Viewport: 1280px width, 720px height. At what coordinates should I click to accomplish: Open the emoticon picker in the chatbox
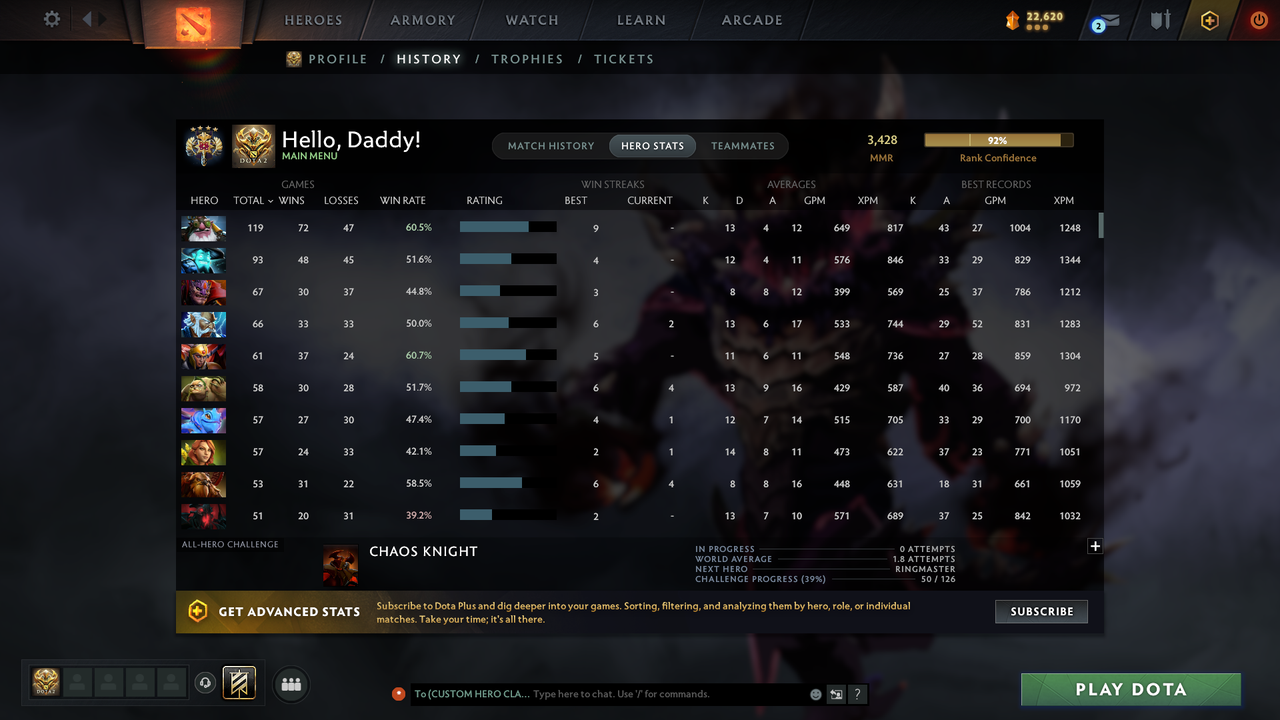click(814, 693)
